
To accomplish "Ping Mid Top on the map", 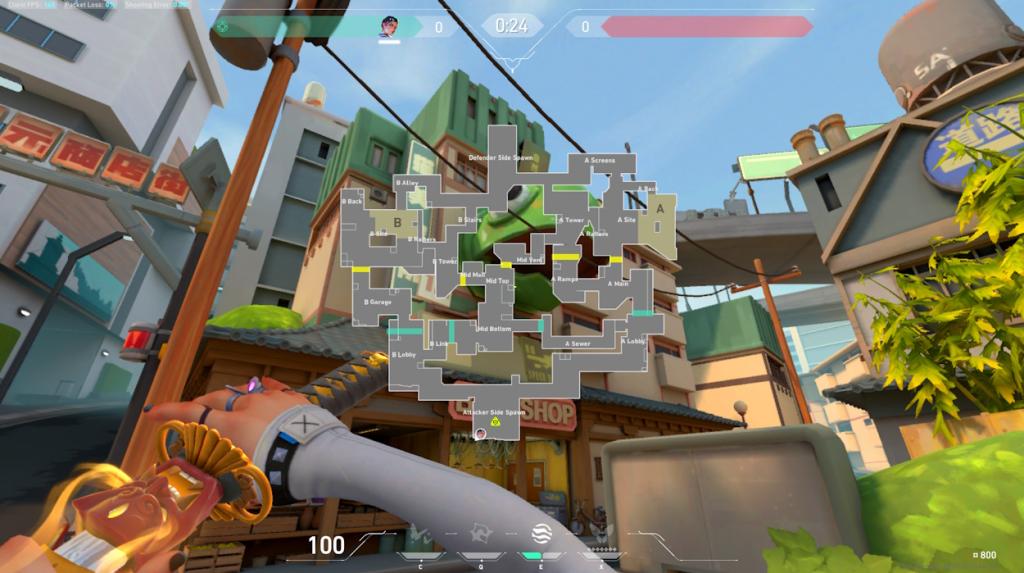I will tap(497, 281).
